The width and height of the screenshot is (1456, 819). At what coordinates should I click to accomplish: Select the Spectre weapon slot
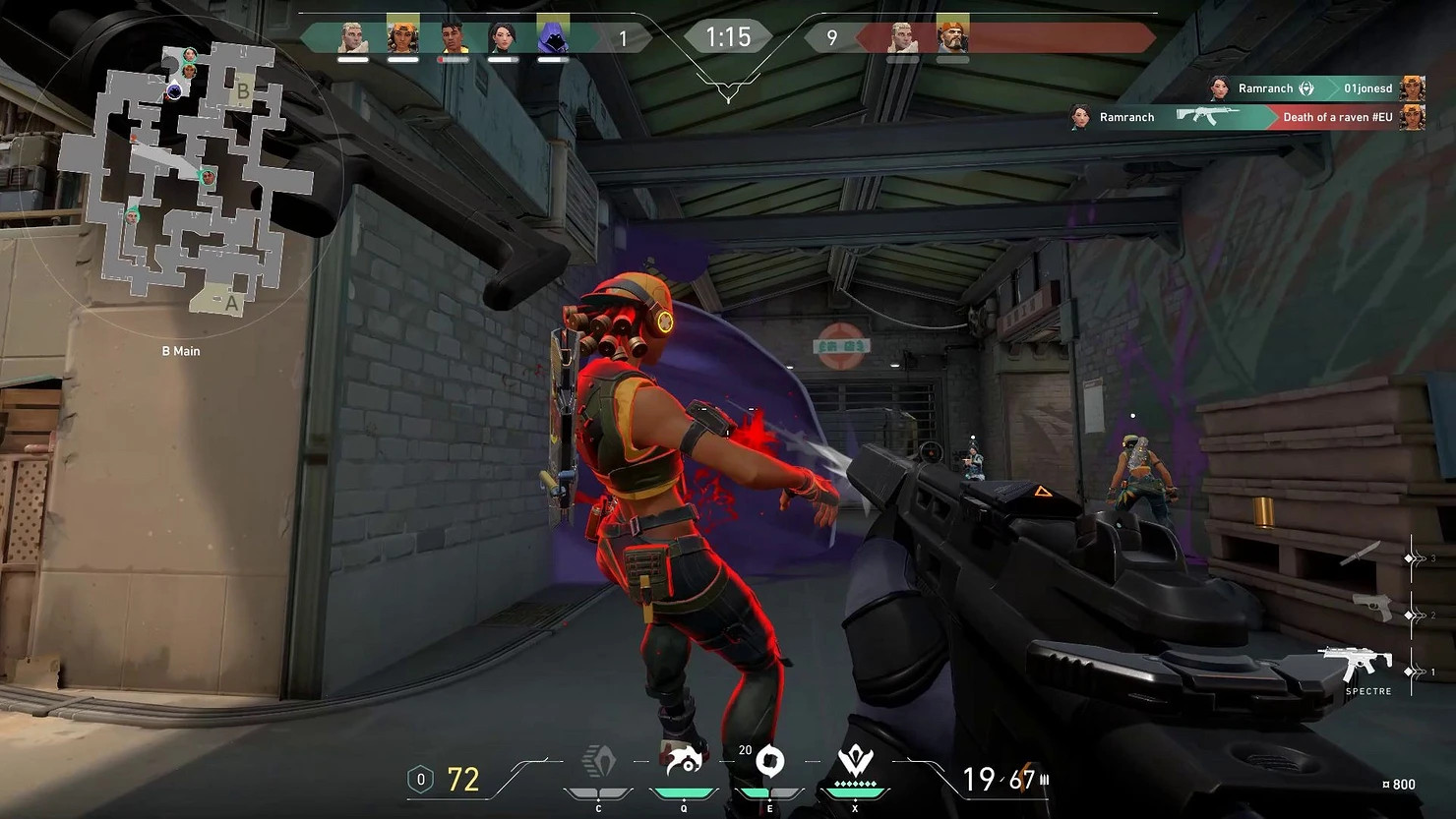coord(1357,665)
